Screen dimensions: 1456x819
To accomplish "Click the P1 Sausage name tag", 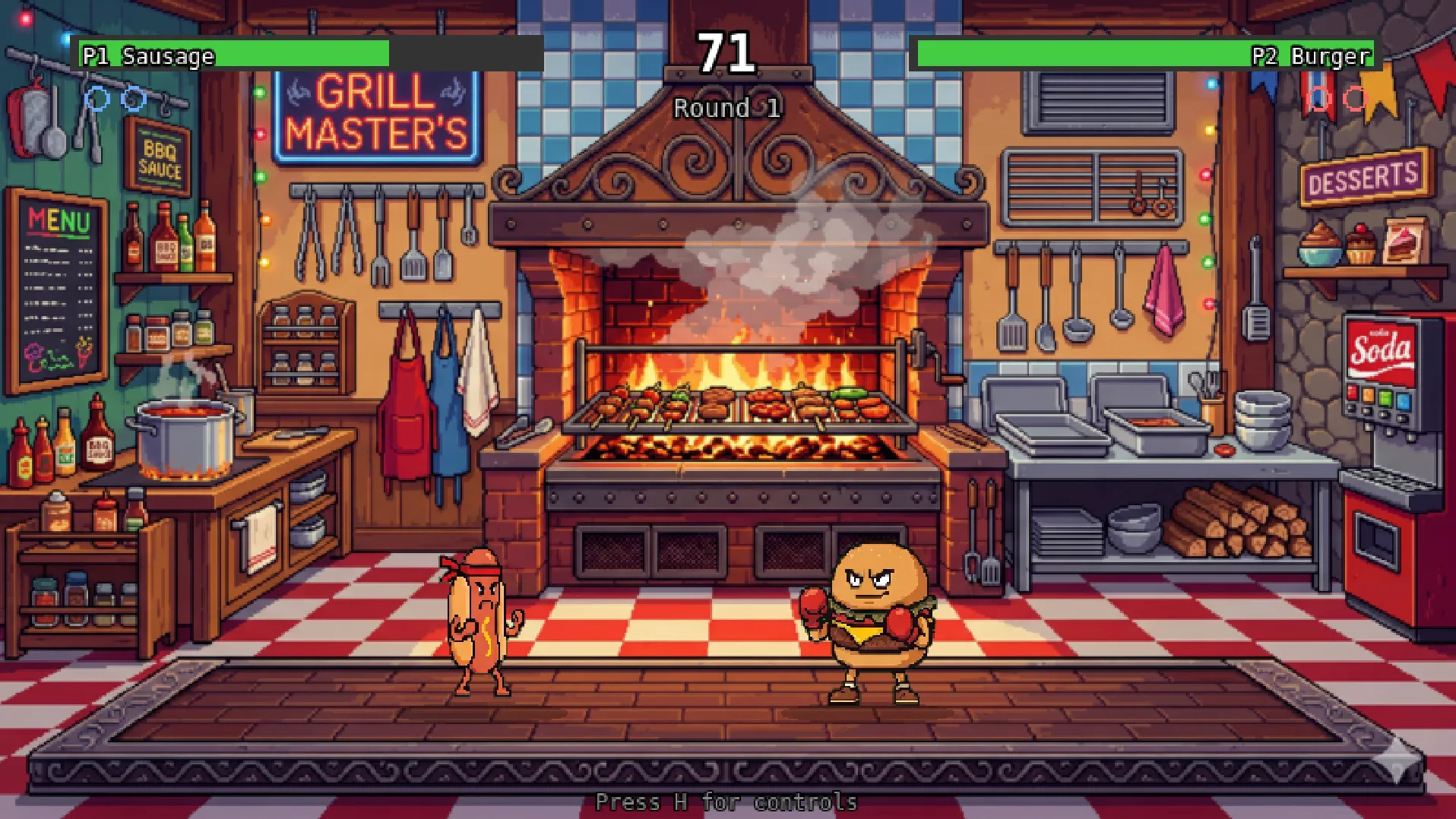I will click(150, 55).
